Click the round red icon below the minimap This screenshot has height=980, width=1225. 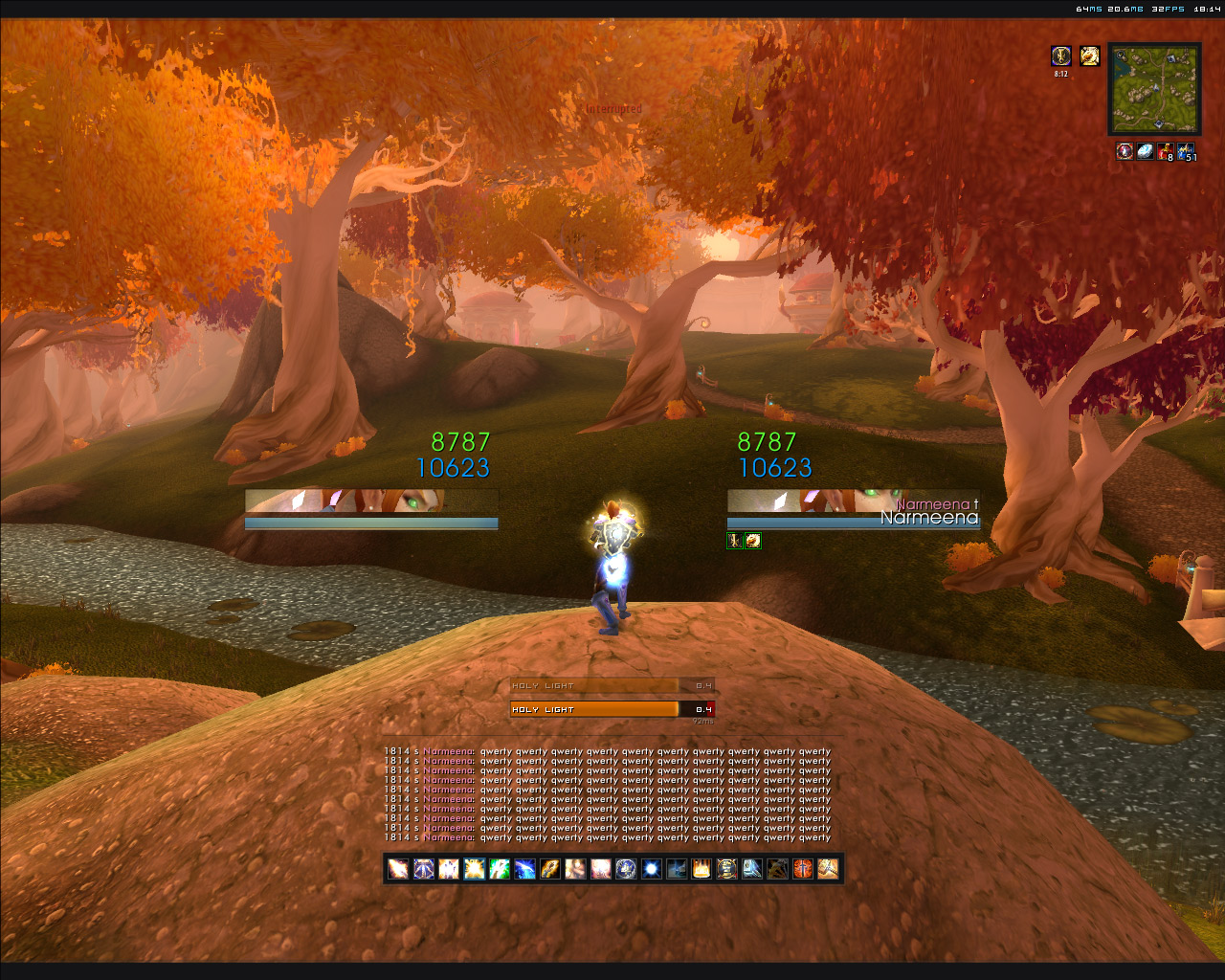pyautogui.click(x=1125, y=151)
